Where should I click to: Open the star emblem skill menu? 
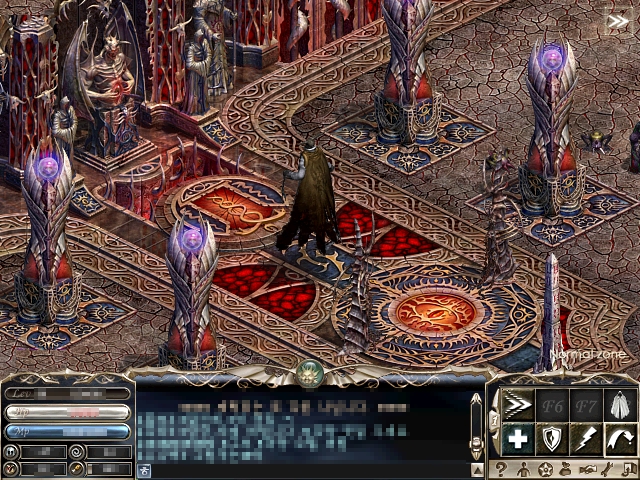pyautogui.click(x=545, y=470)
